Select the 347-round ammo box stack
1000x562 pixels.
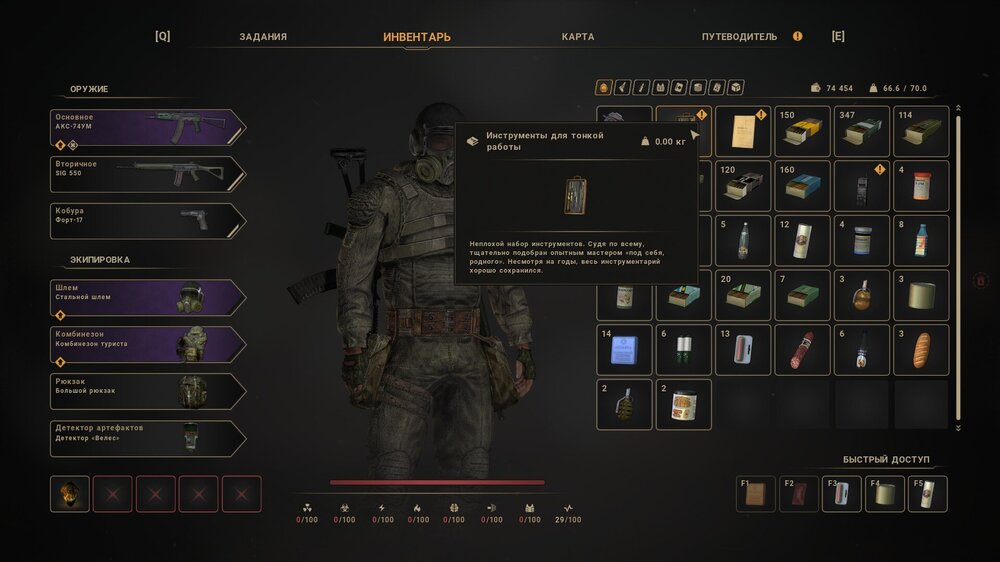862,131
